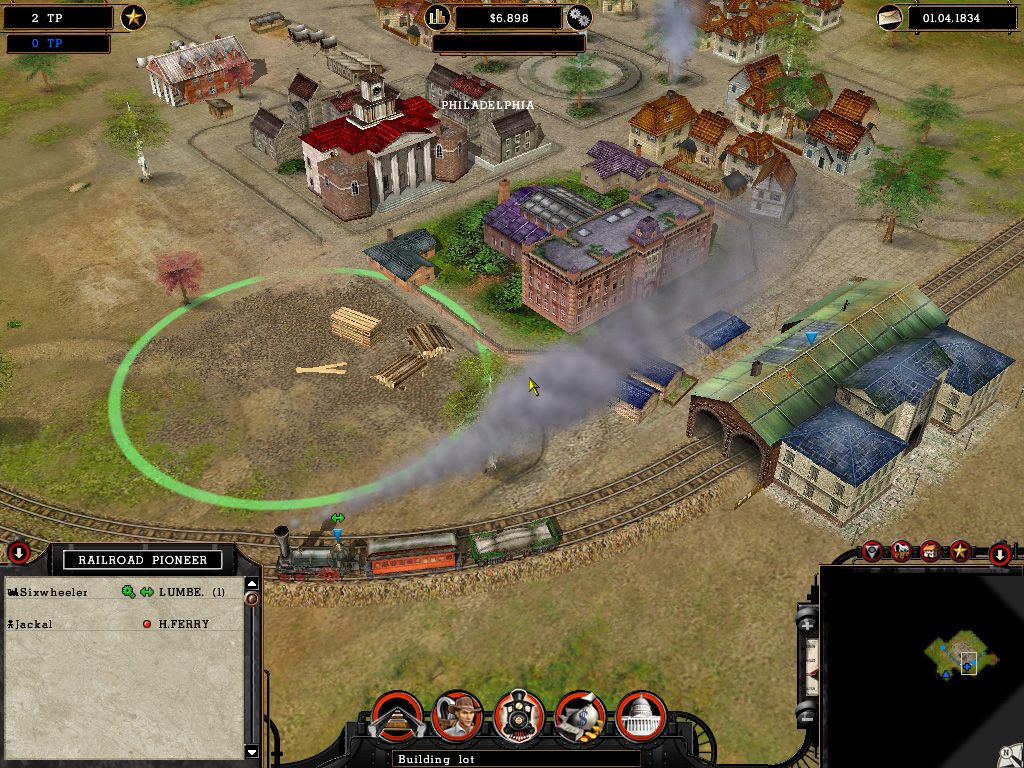
Task: Click the minimap terrain area
Action: [x=960, y=655]
